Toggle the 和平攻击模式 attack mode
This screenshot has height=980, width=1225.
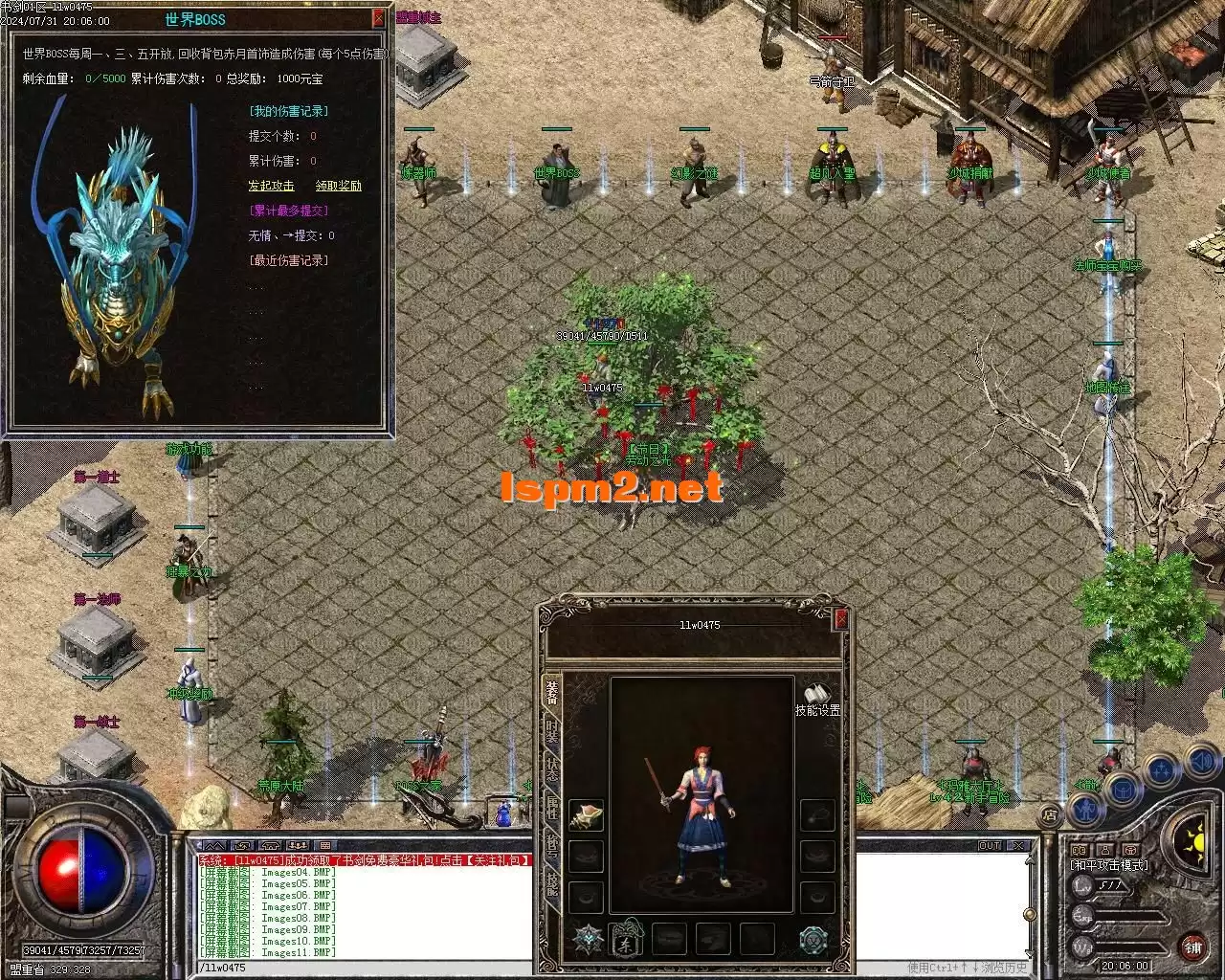tap(1108, 865)
